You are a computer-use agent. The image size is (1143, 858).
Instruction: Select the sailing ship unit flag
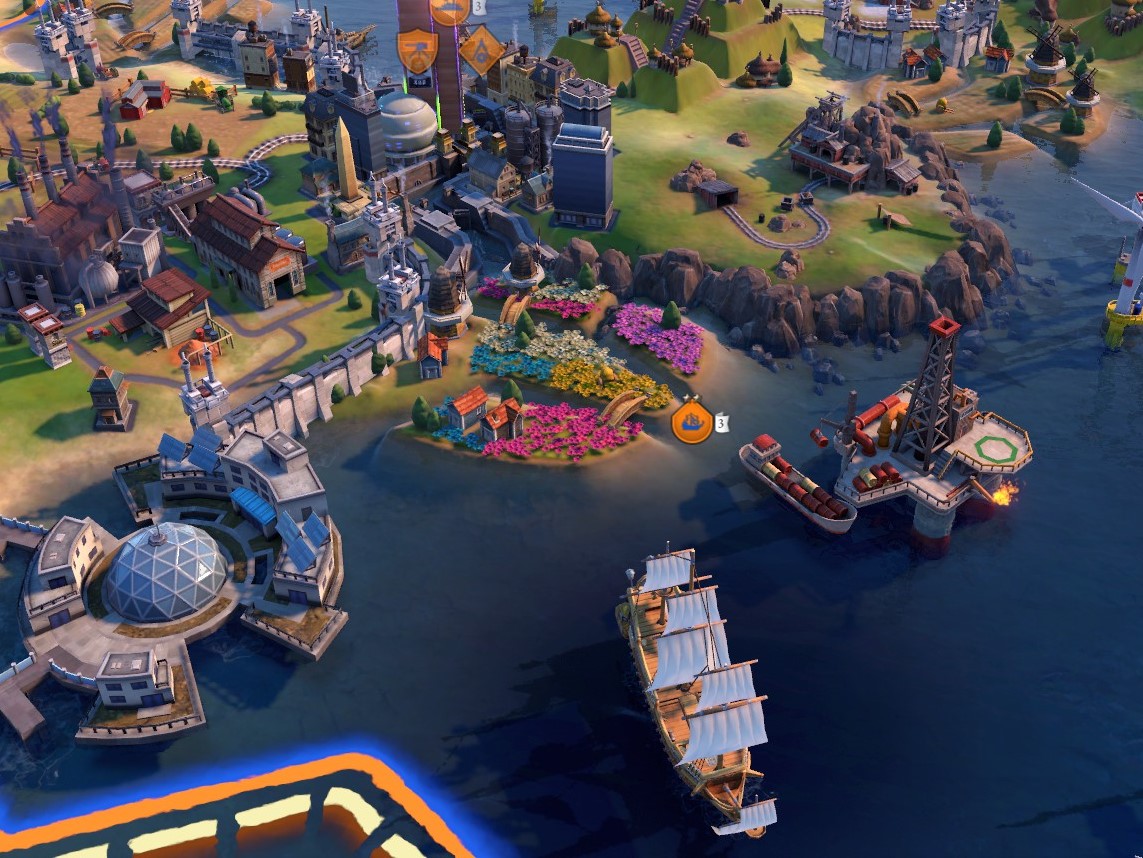tap(692, 423)
